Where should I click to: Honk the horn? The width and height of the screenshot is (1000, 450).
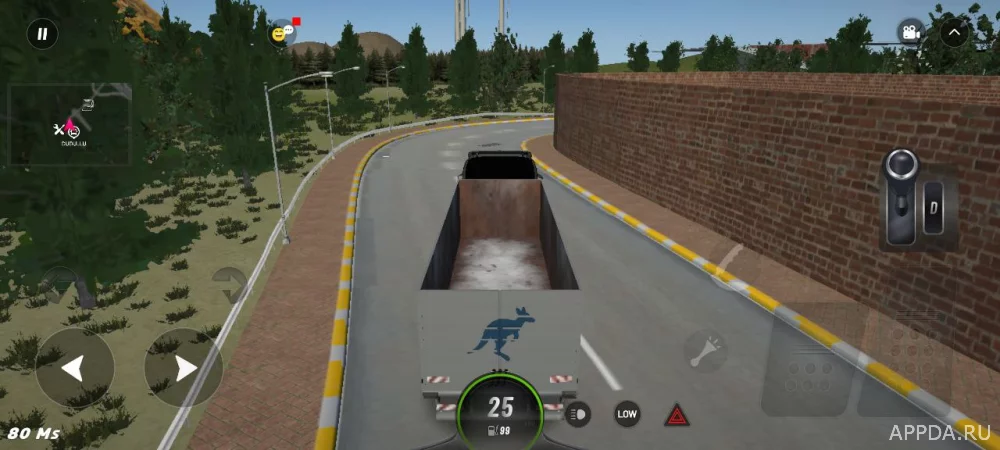point(705,351)
